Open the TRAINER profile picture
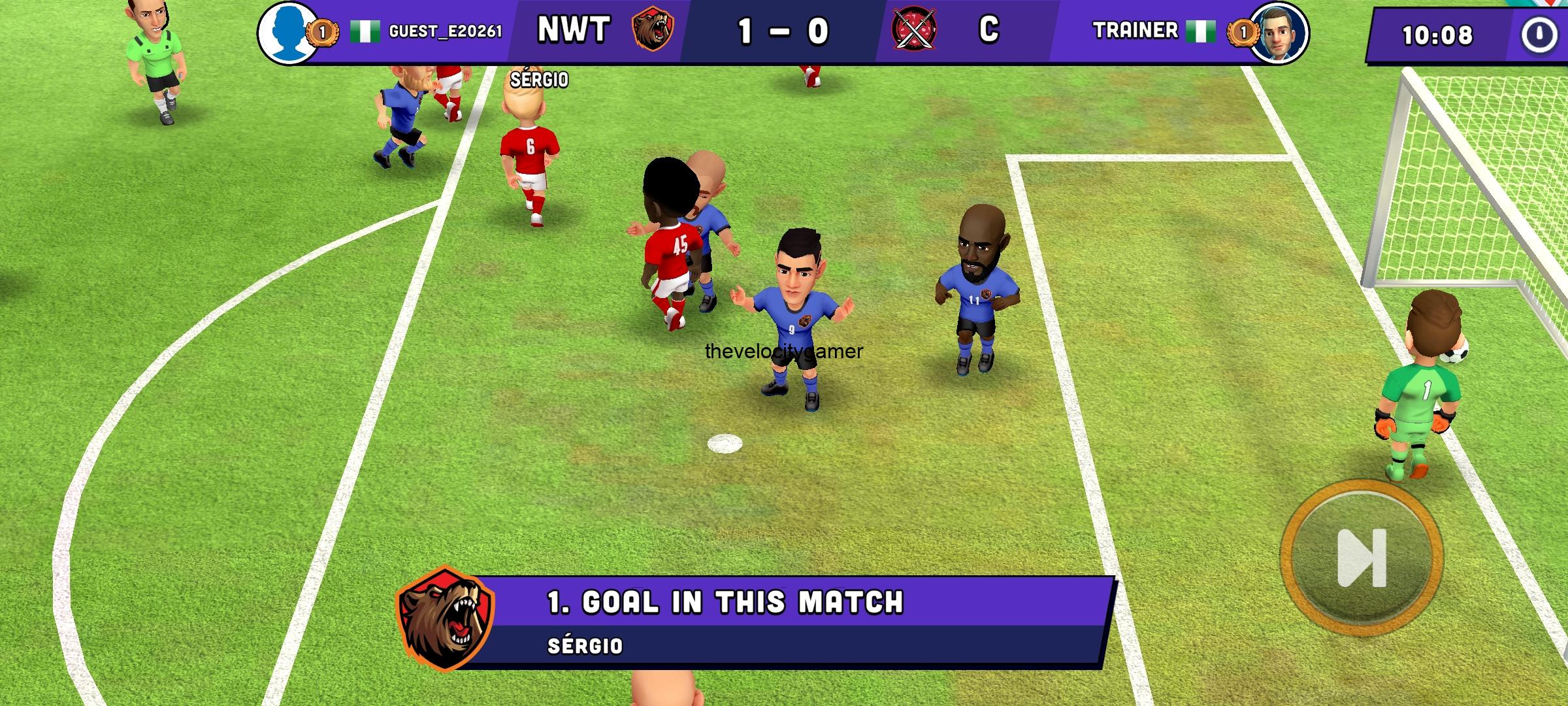This screenshot has height=706, width=1568. (1283, 31)
